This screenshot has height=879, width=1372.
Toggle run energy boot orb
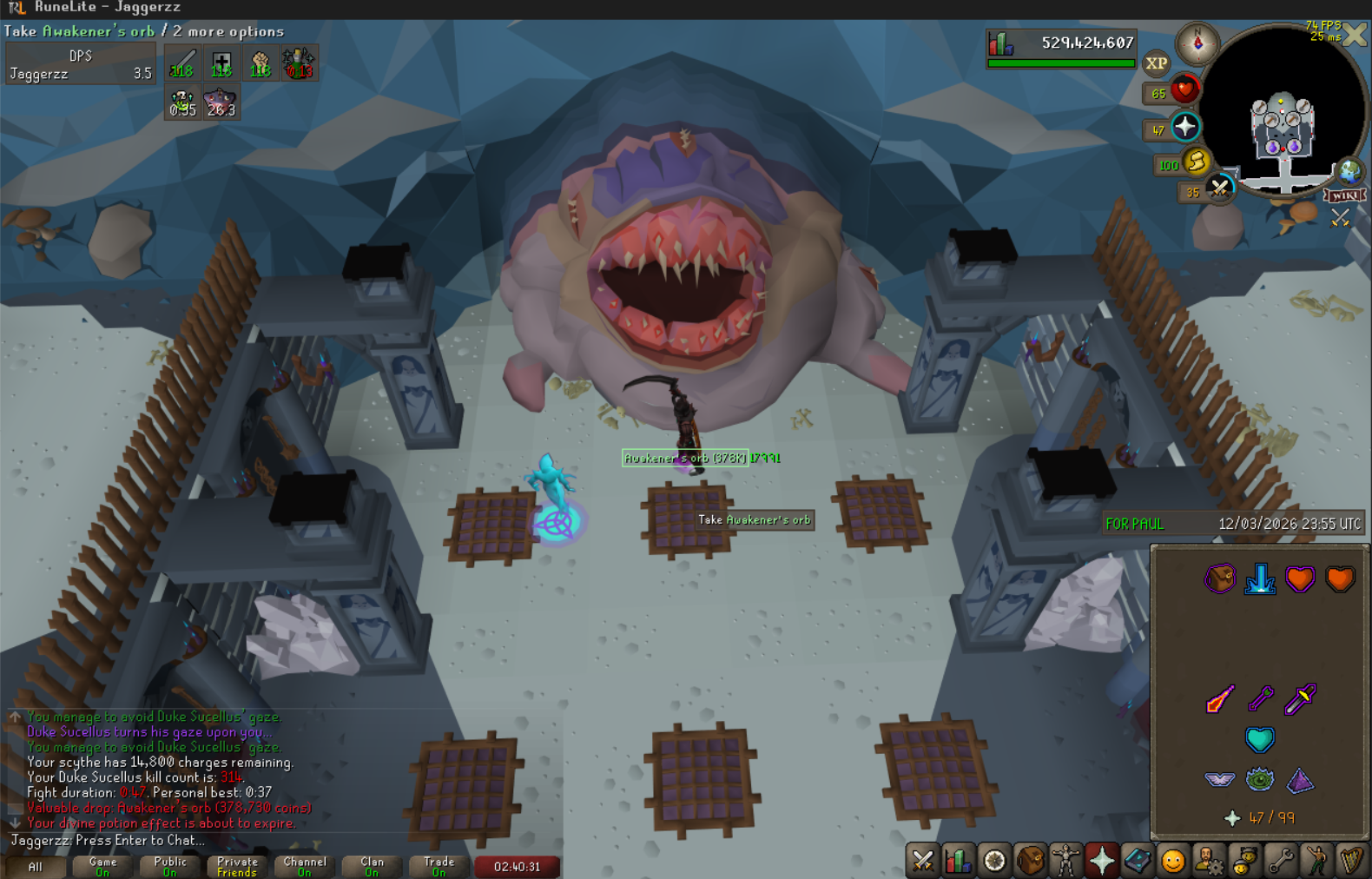tap(1196, 162)
